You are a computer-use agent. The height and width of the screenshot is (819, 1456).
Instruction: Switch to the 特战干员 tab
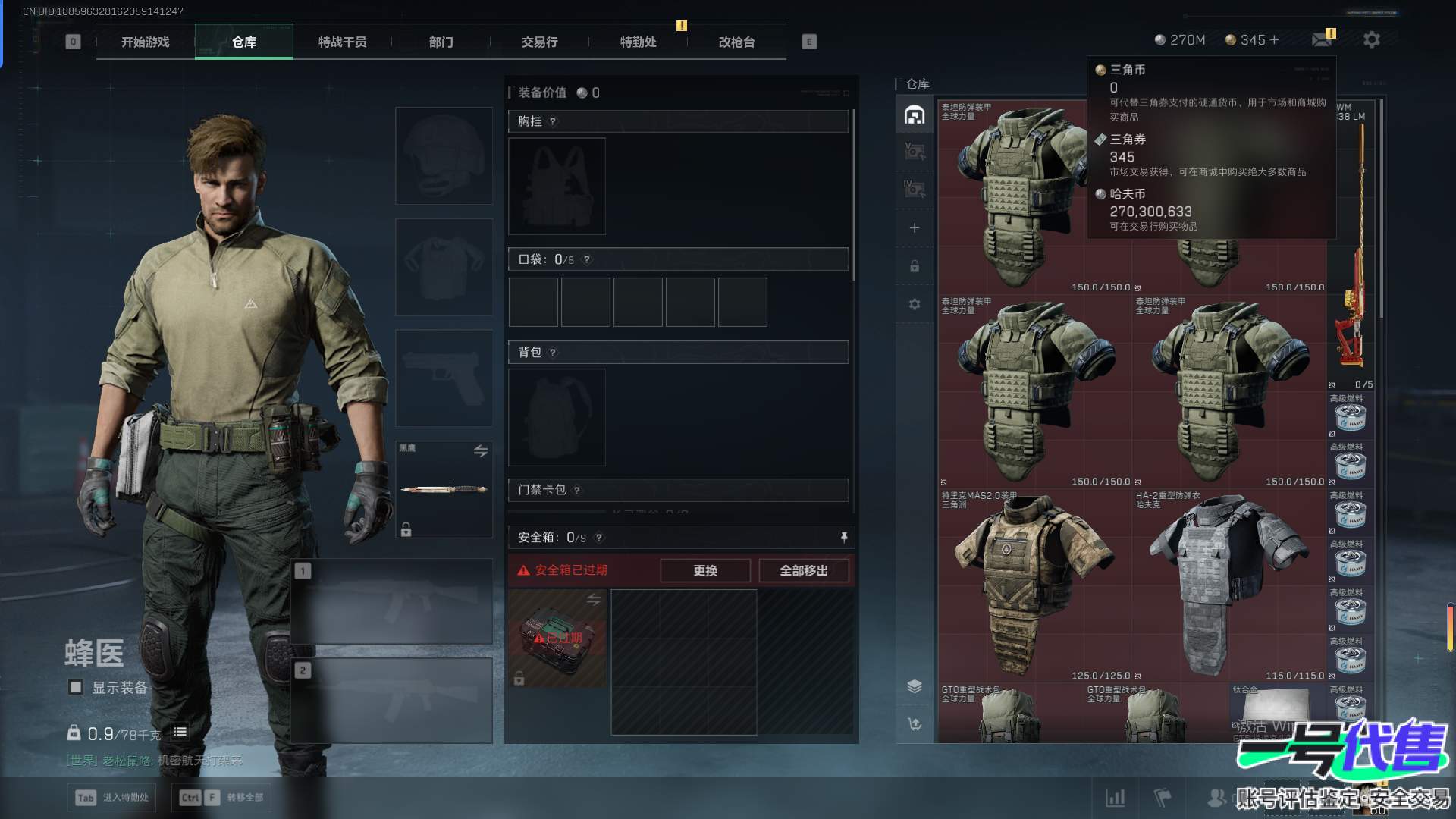pyautogui.click(x=342, y=42)
